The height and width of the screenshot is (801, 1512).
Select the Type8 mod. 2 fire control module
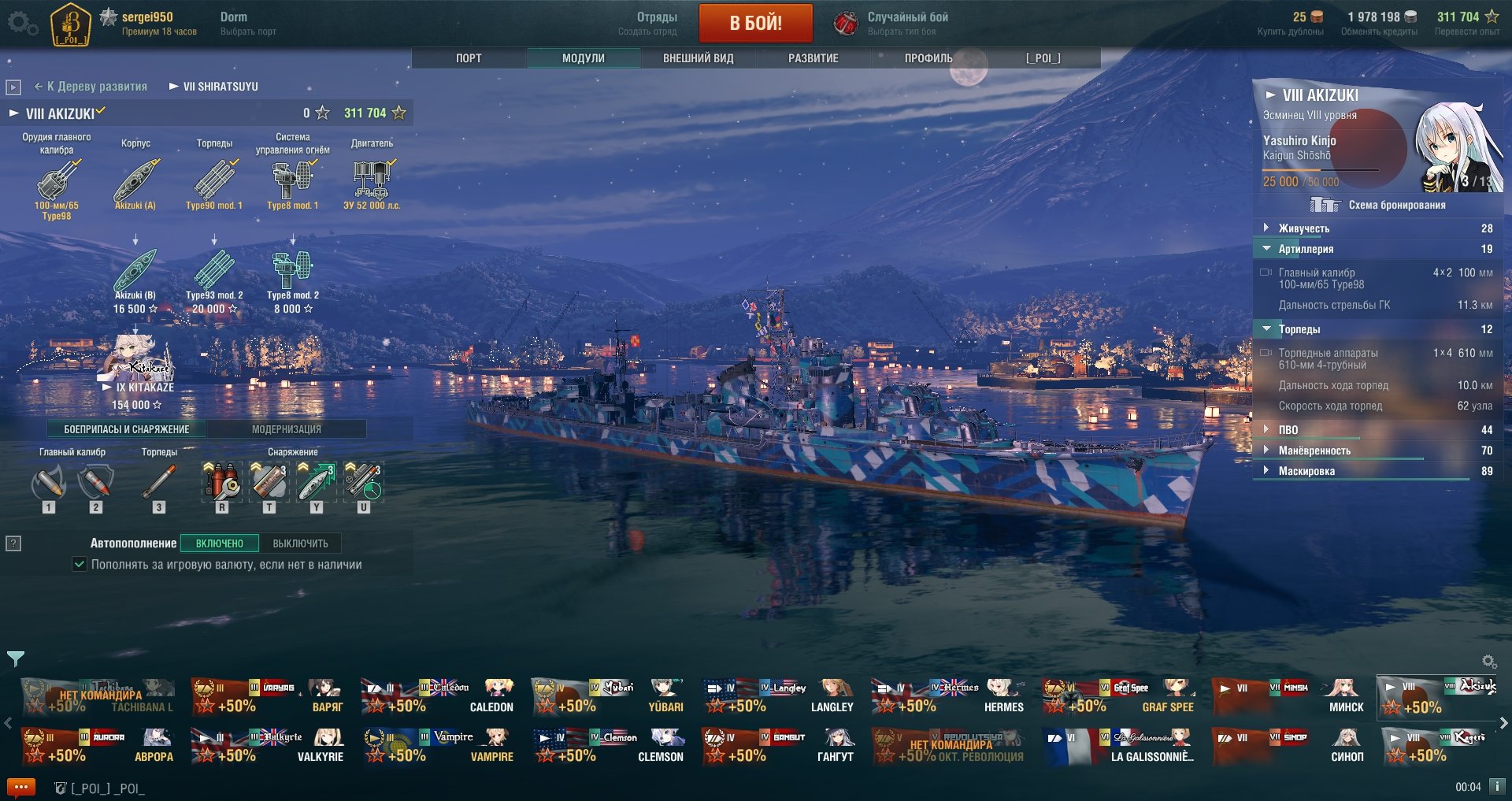click(x=292, y=272)
